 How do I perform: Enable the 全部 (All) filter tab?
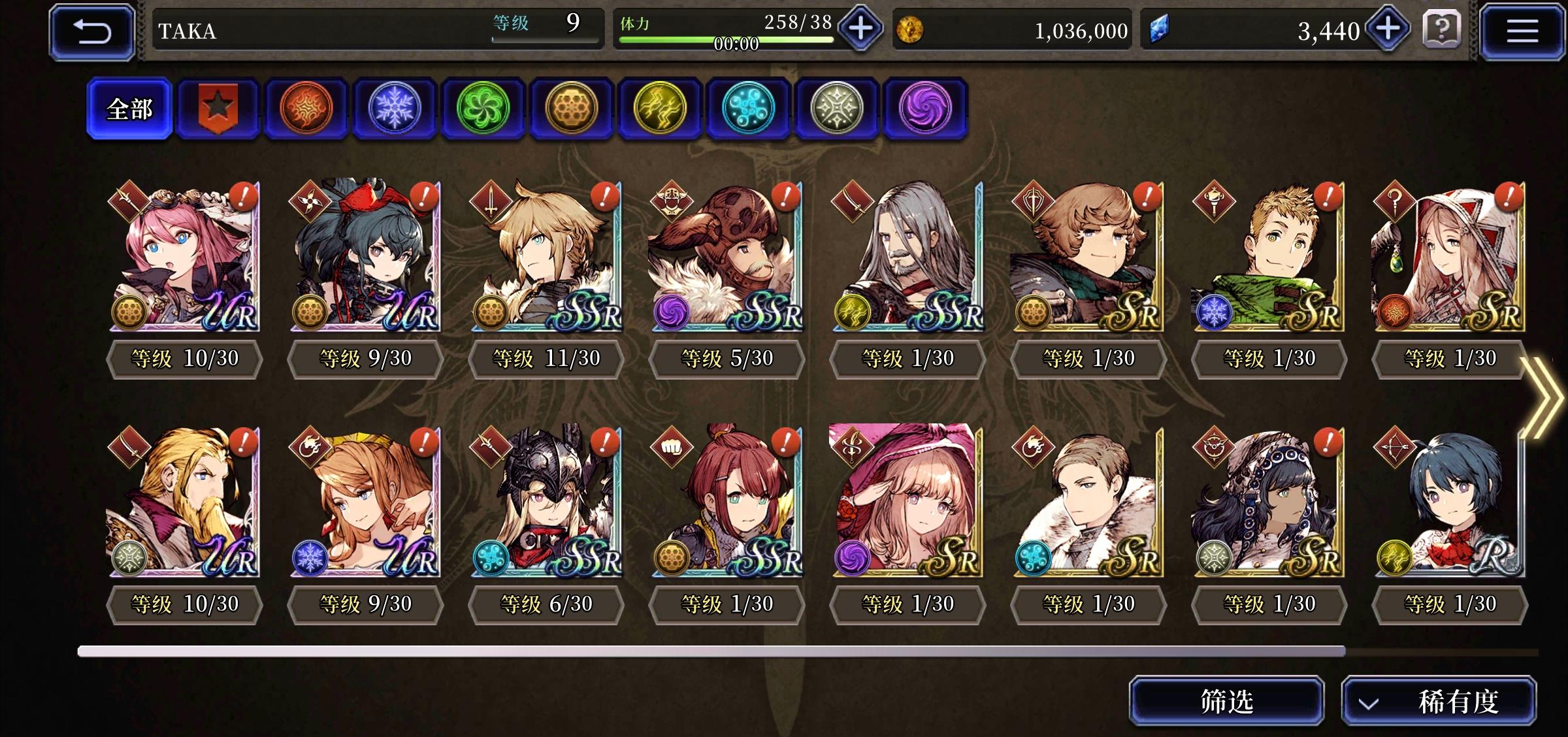click(x=129, y=109)
